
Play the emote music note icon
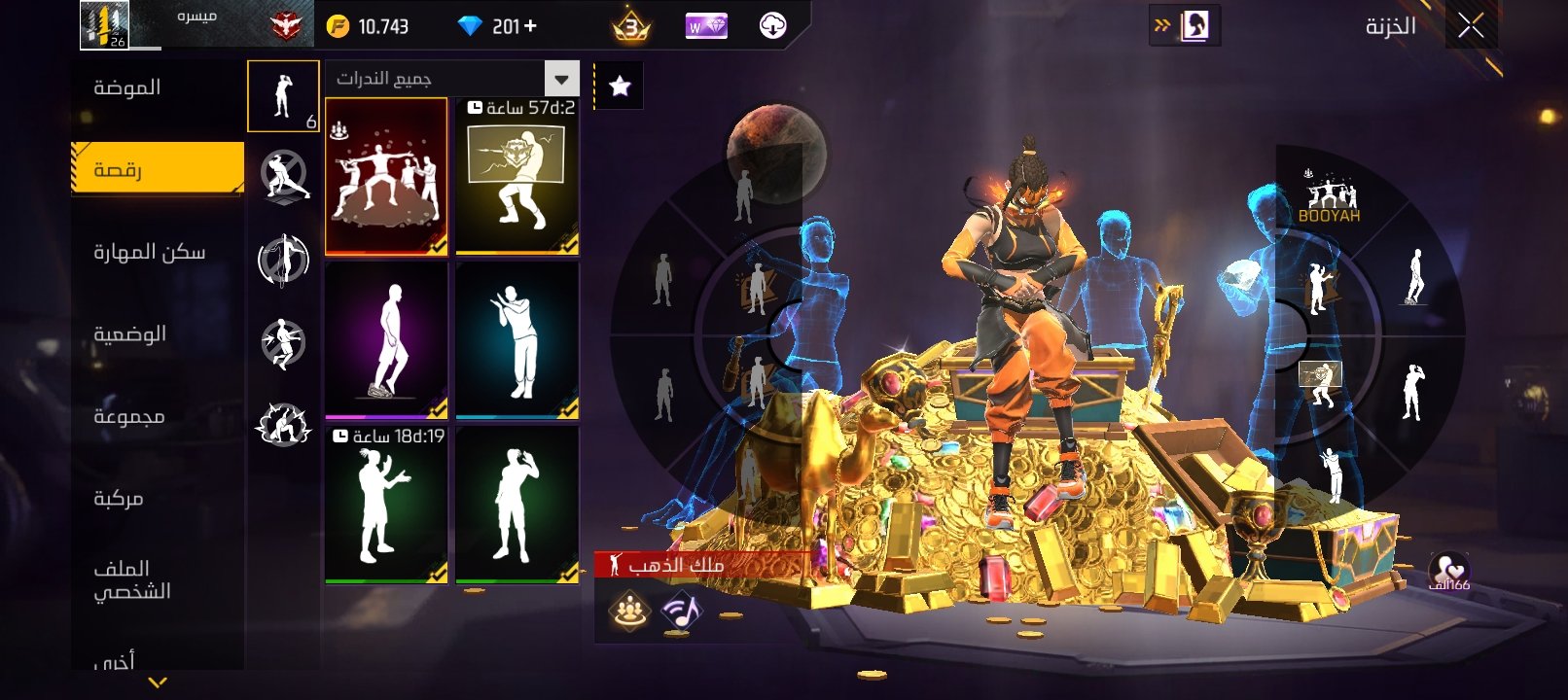[682, 611]
